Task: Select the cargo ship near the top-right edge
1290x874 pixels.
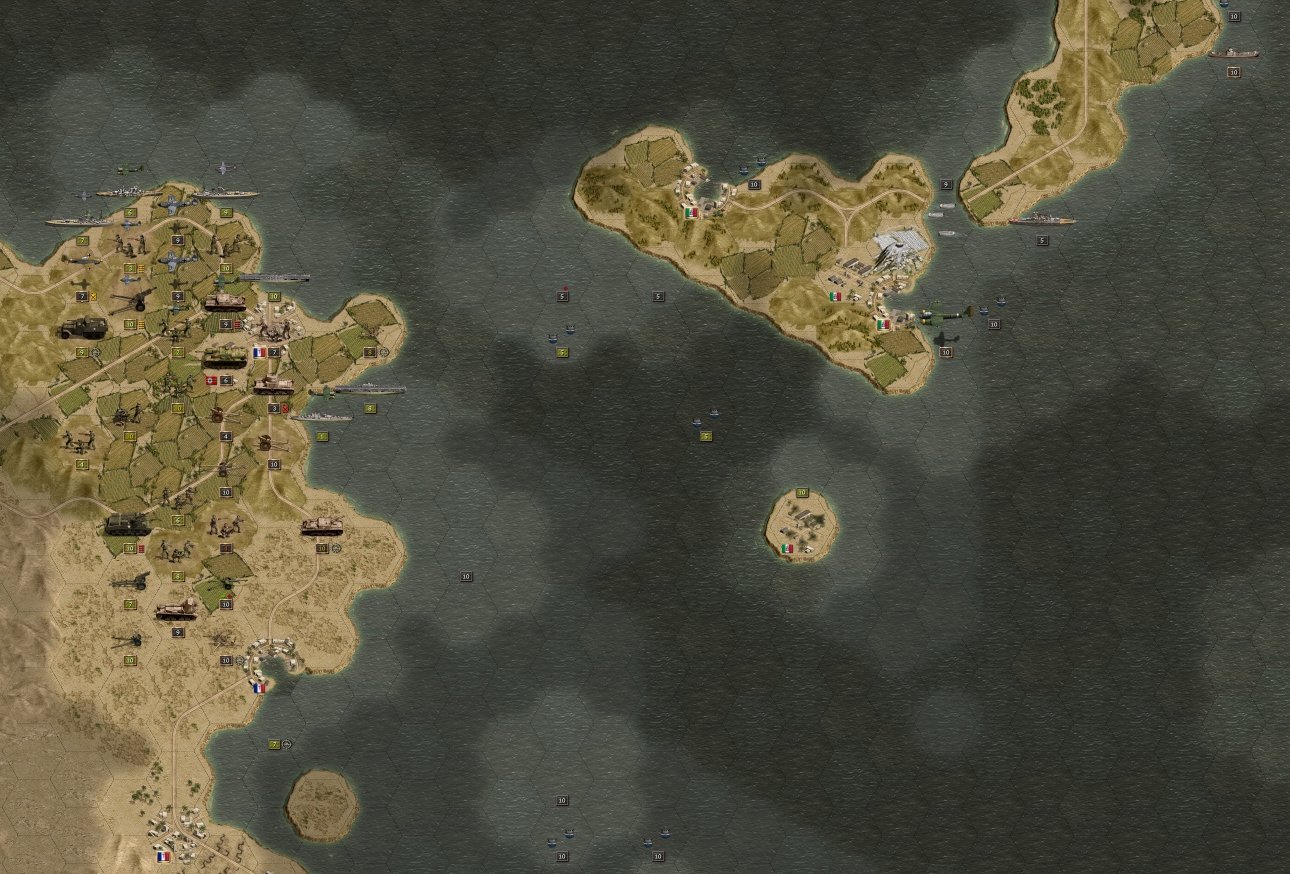Action: (1232, 54)
